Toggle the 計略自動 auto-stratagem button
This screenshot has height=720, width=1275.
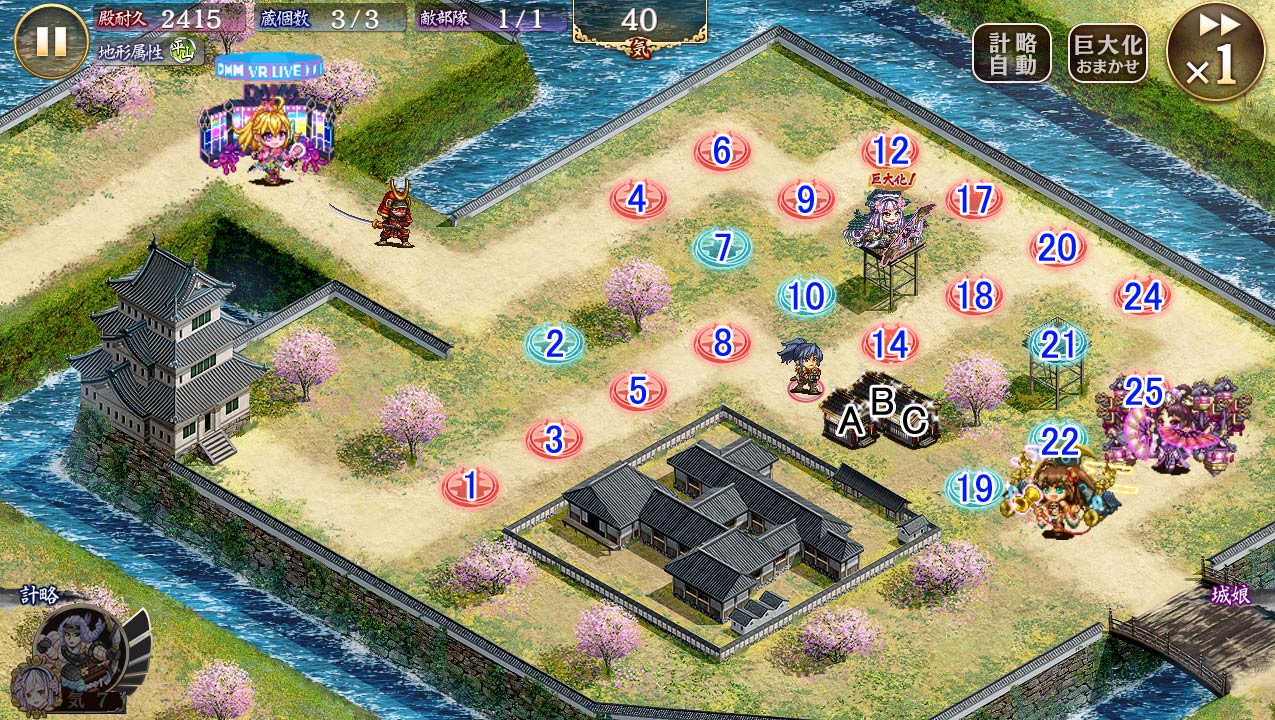coord(1011,53)
